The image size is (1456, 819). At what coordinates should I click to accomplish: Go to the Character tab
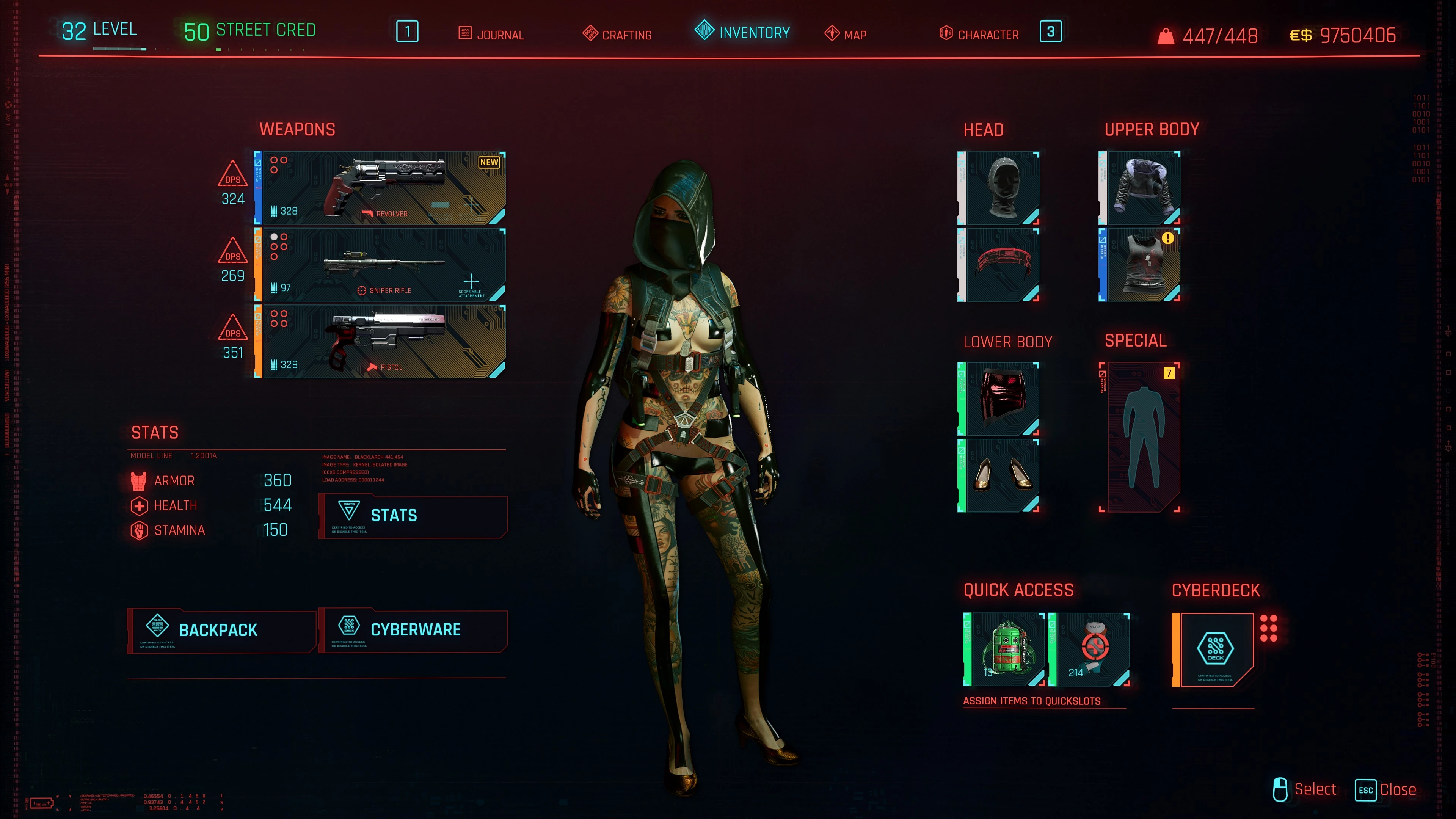pyautogui.click(x=979, y=35)
